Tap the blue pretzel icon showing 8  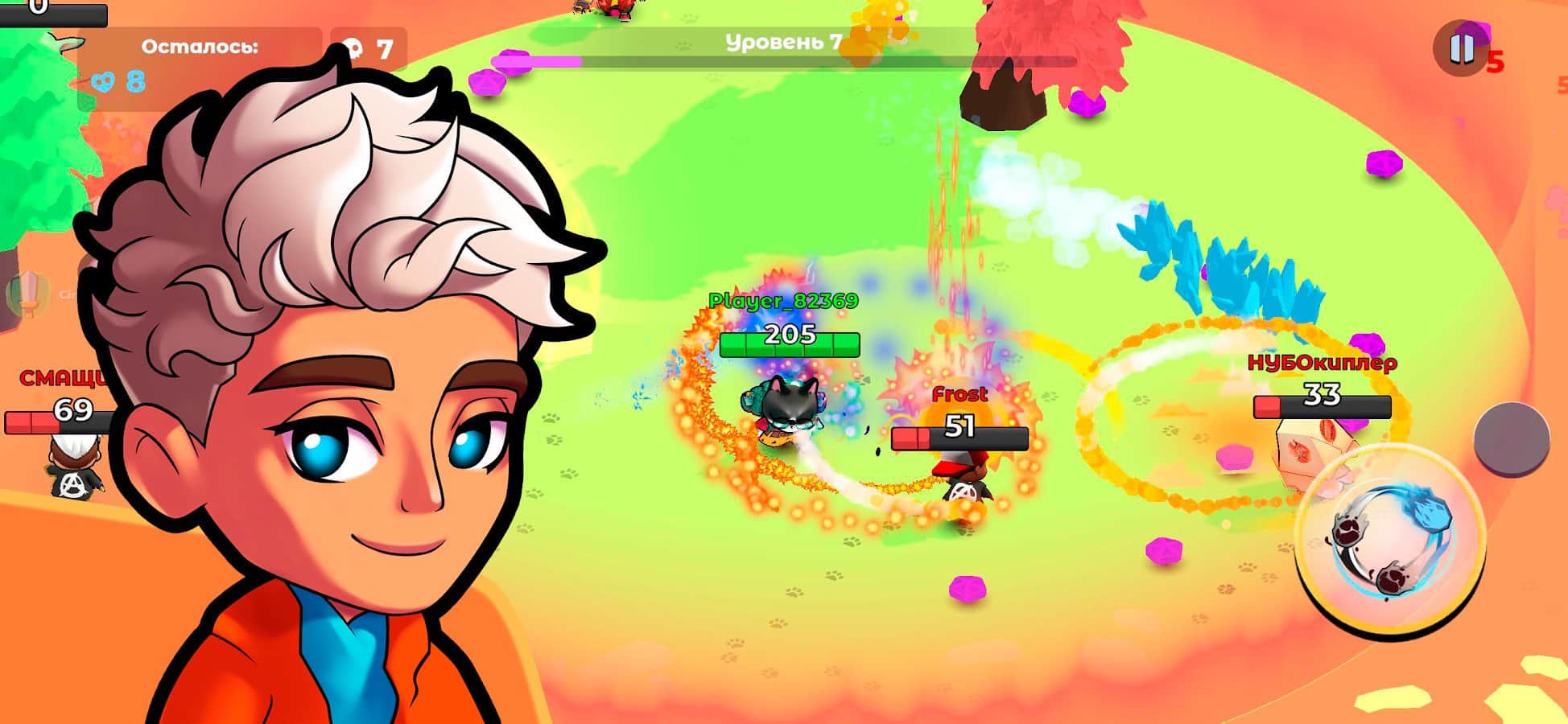click(x=106, y=79)
